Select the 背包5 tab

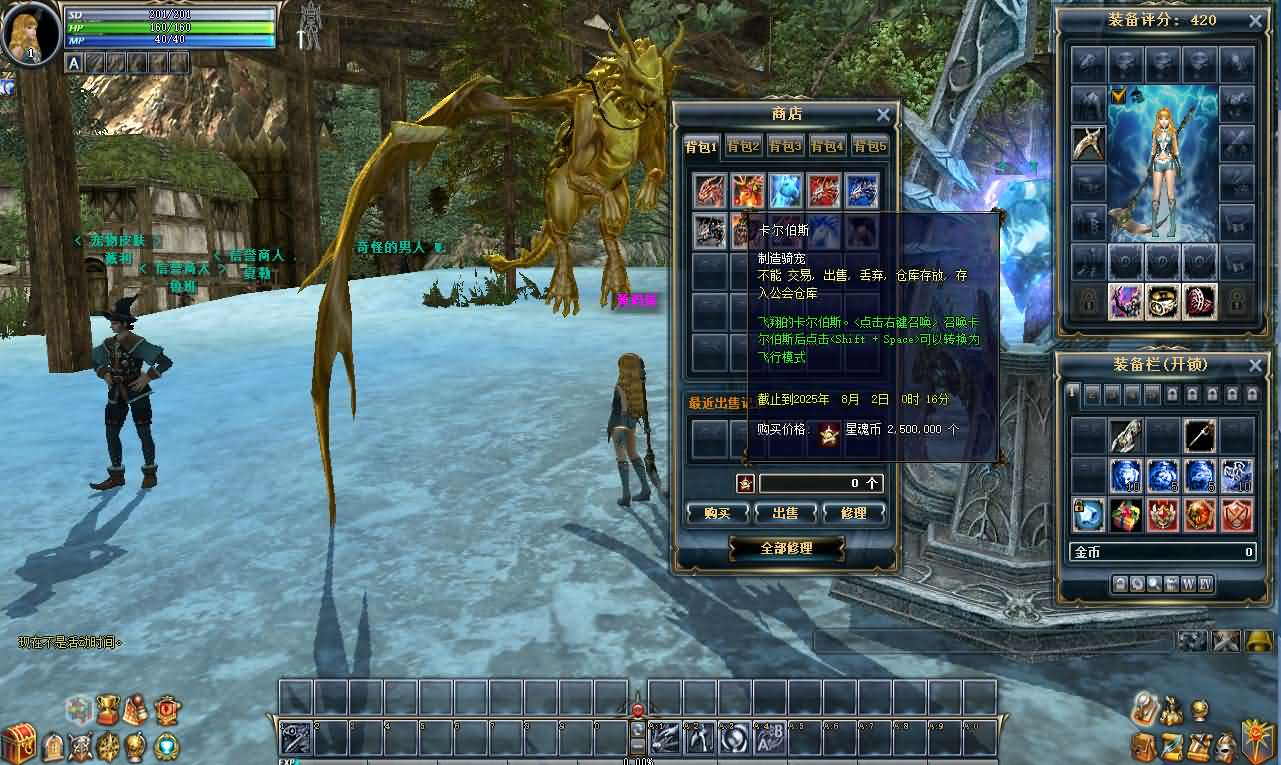pos(869,146)
